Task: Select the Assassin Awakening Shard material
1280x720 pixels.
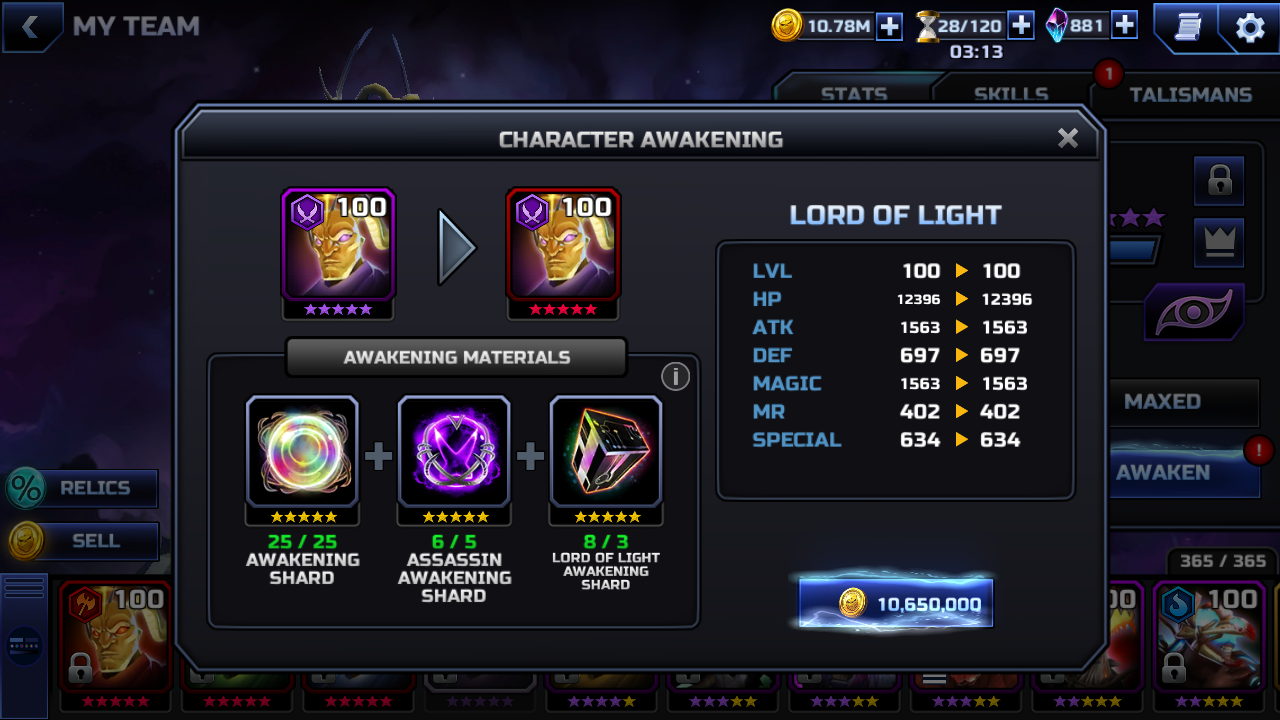Action: (x=454, y=453)
